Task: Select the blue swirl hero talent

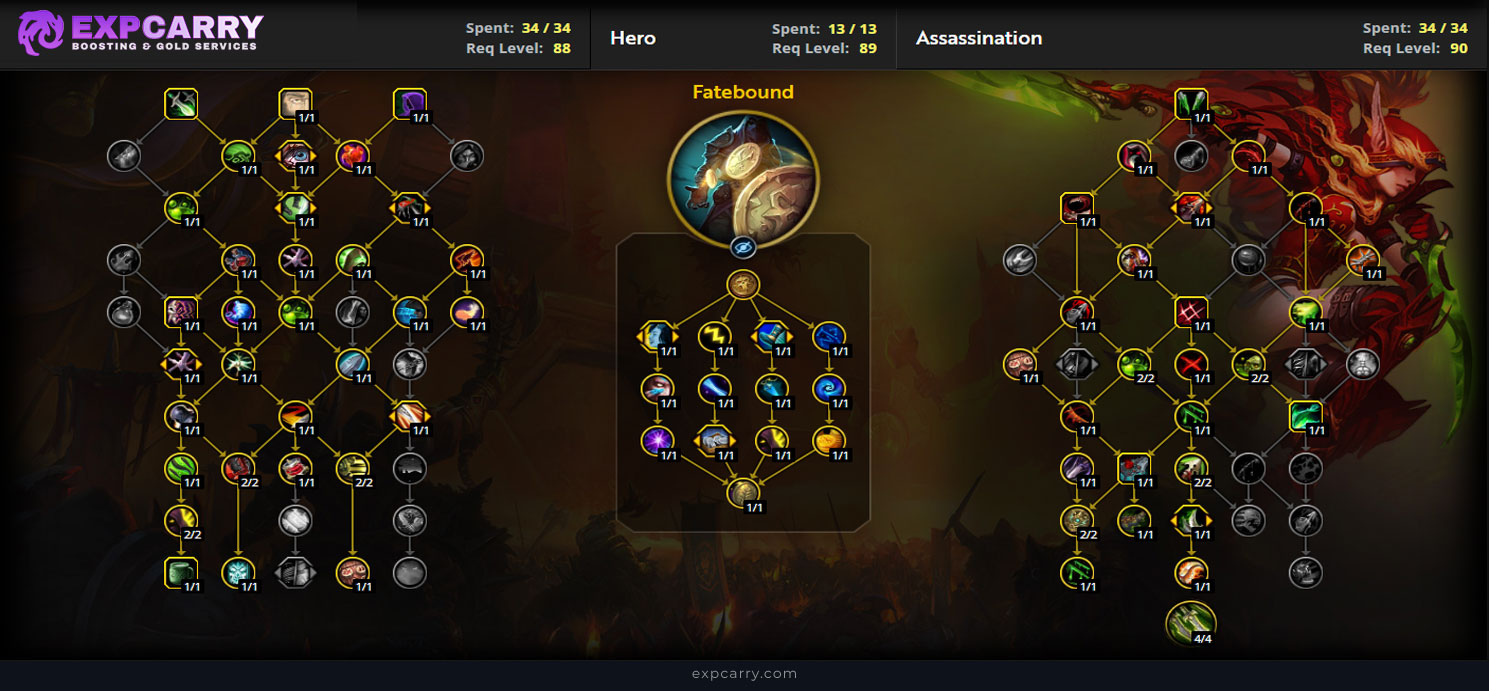Action: [828, 388]
